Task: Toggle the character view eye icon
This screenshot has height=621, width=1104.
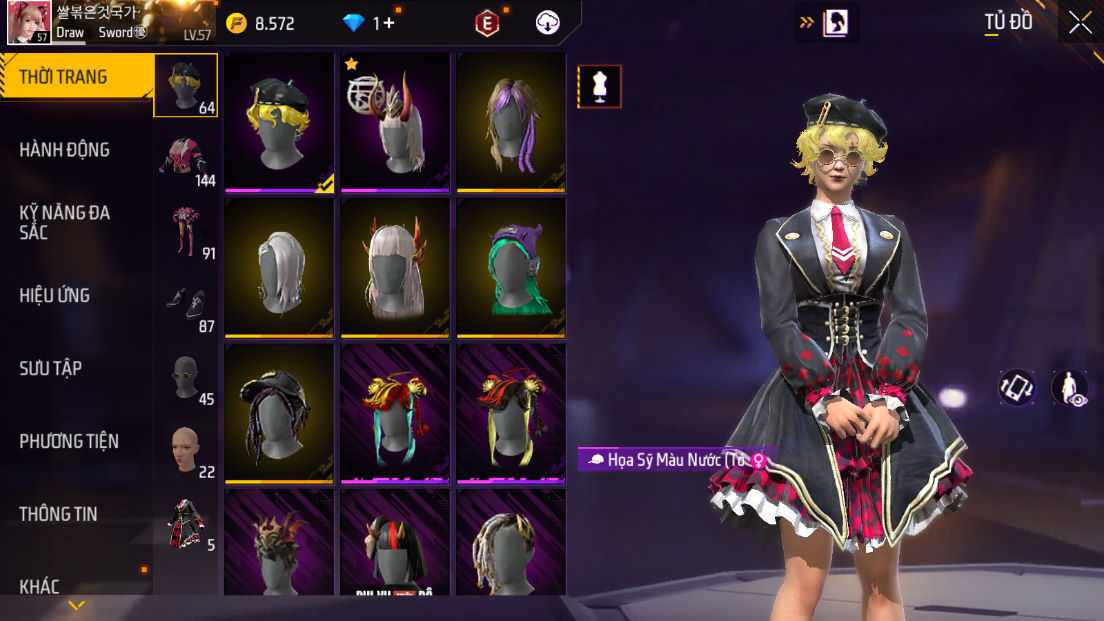Action: [x=1070, y=388]
